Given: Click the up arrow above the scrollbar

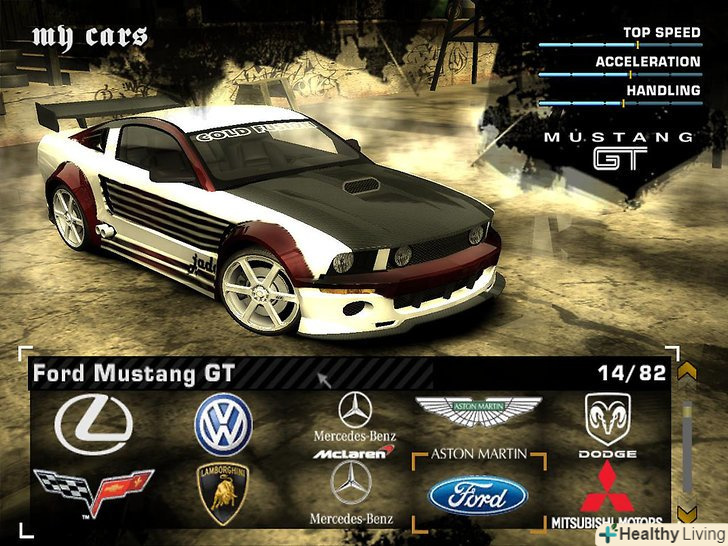Looking at the screenshot, I should point(686,373).
